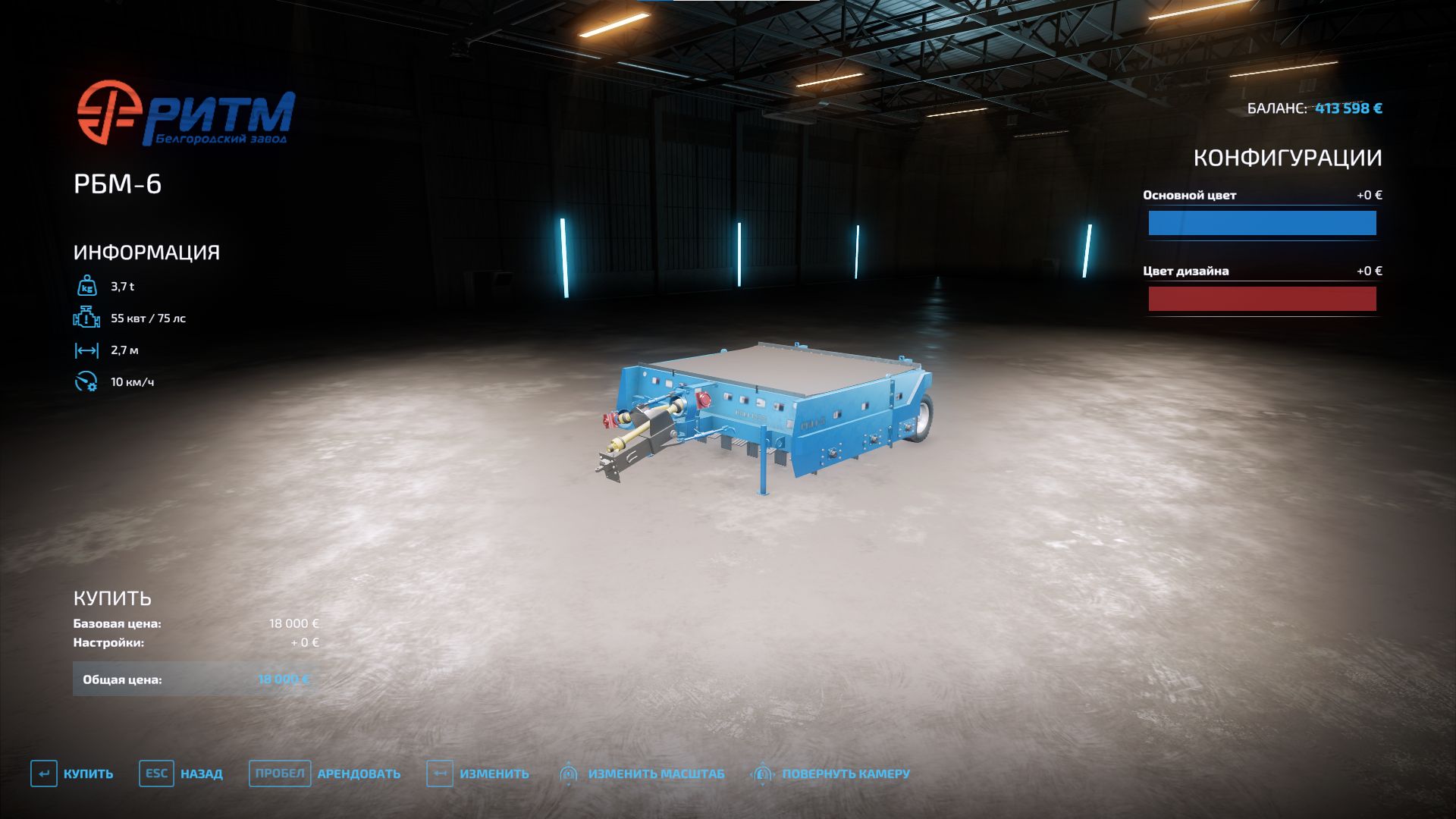
Task: Lease the machine via Арендовать
Action: click(x=326, y=773)
